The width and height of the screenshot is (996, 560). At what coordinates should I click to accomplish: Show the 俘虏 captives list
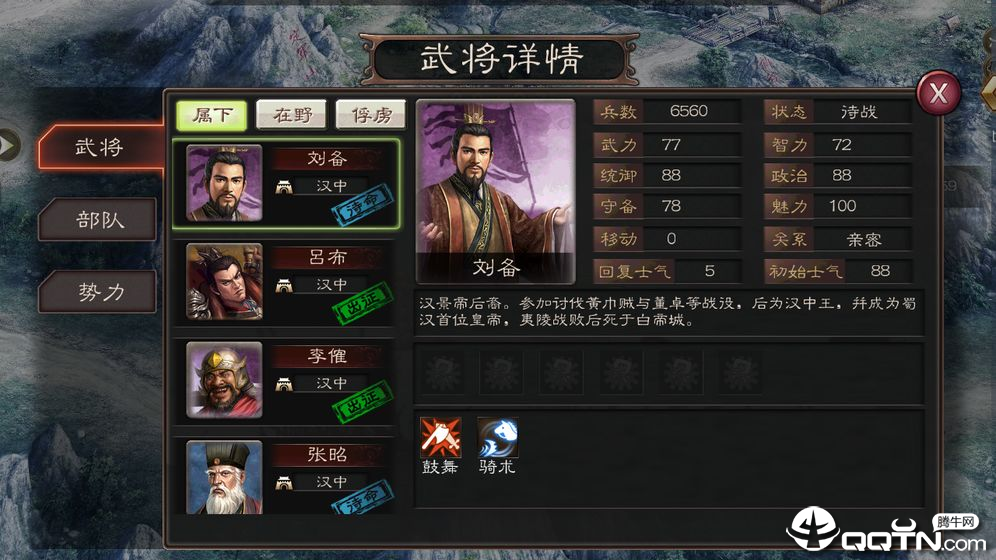tap(370, 115)
